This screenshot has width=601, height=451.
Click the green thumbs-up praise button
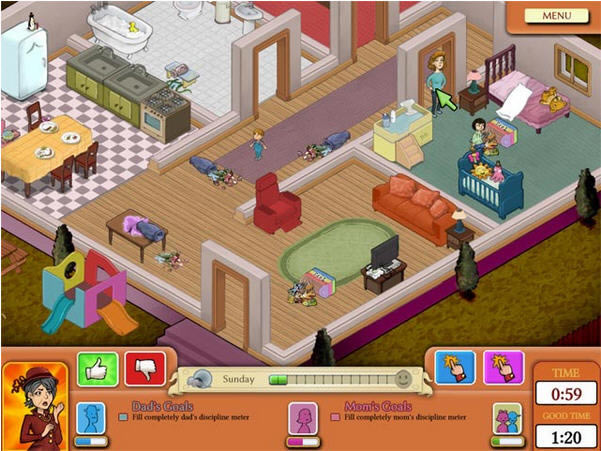coord(97,368)
